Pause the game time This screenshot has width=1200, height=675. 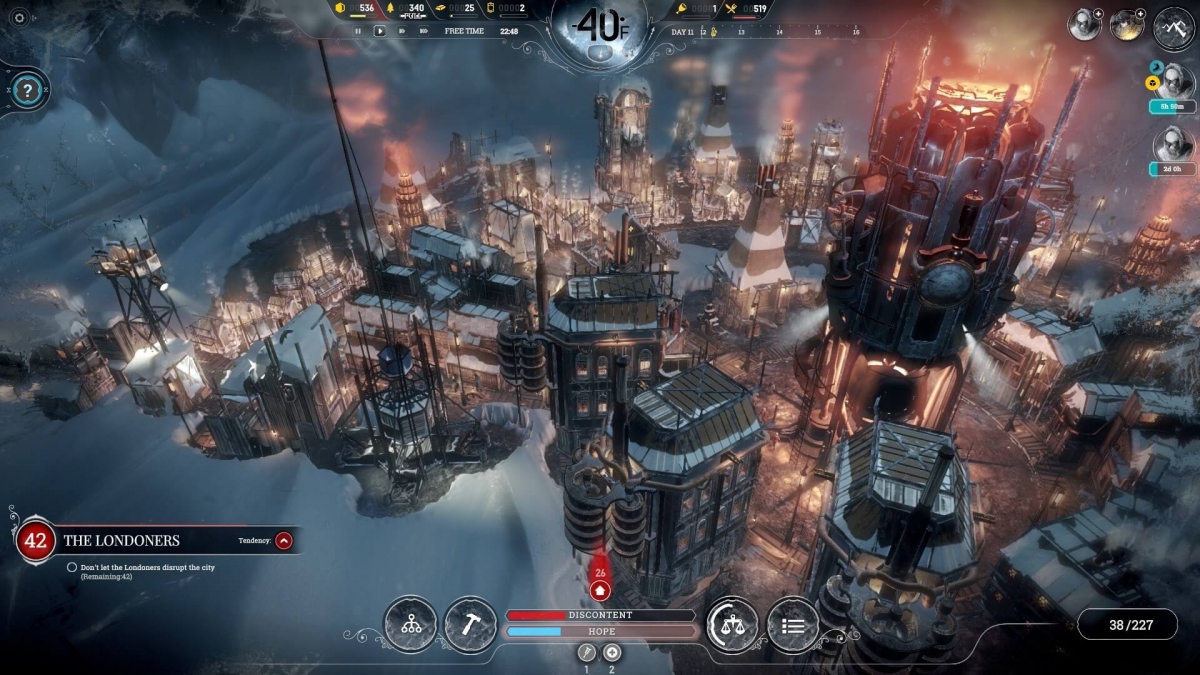358,31
